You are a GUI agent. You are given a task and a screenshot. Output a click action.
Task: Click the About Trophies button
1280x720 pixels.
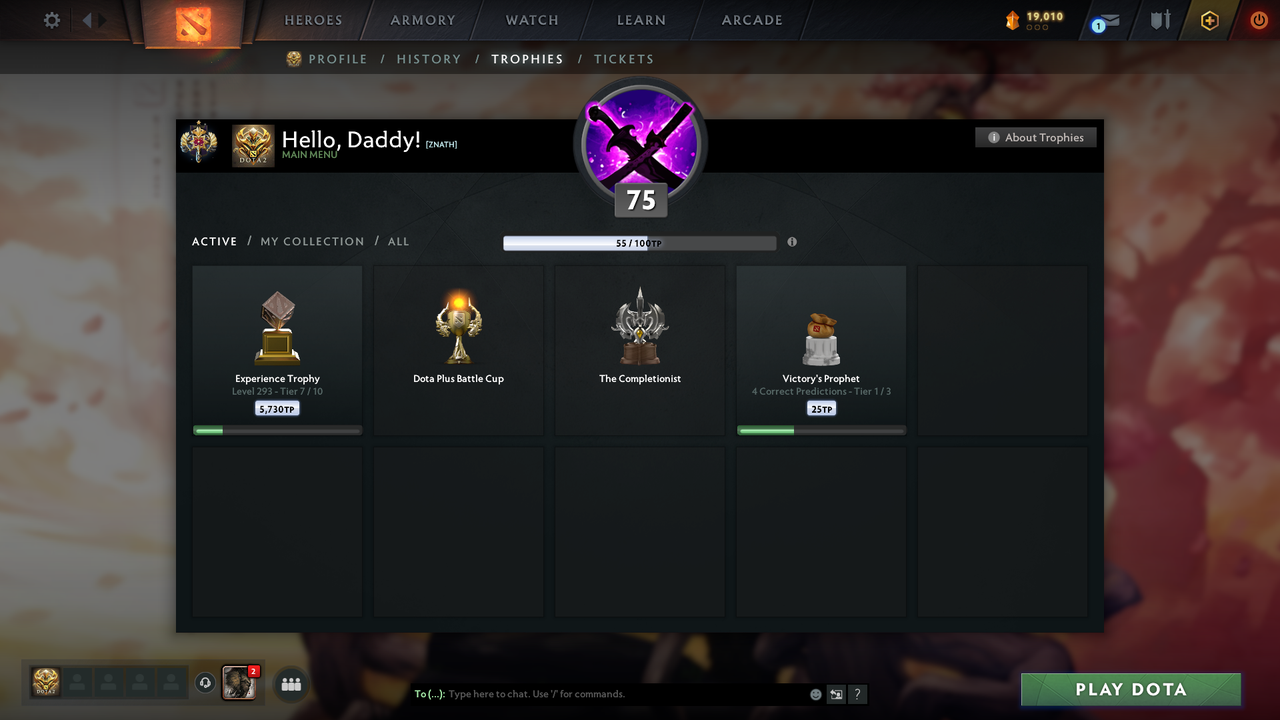pos(1035,137)
